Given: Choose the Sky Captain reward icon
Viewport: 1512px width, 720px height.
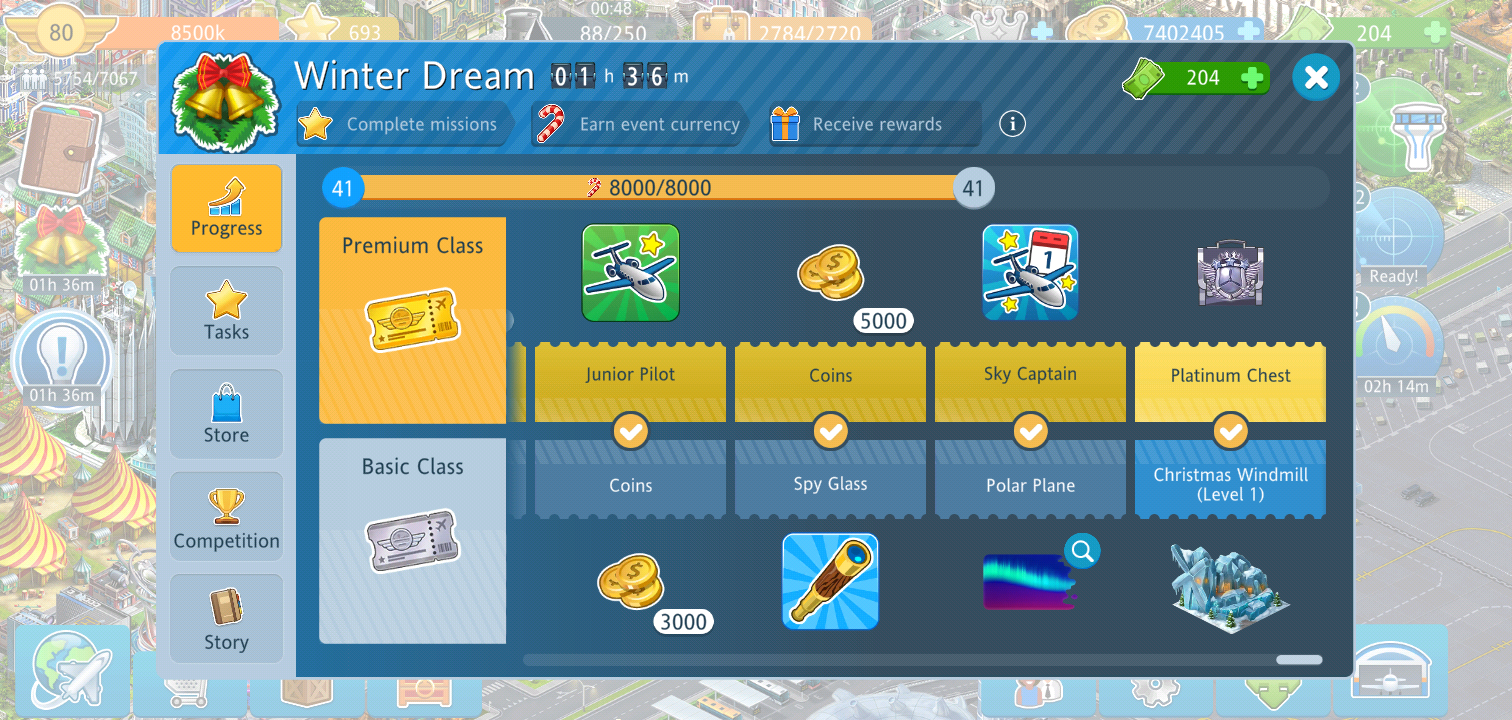Looking at the screenshot, I should 1030,273.
